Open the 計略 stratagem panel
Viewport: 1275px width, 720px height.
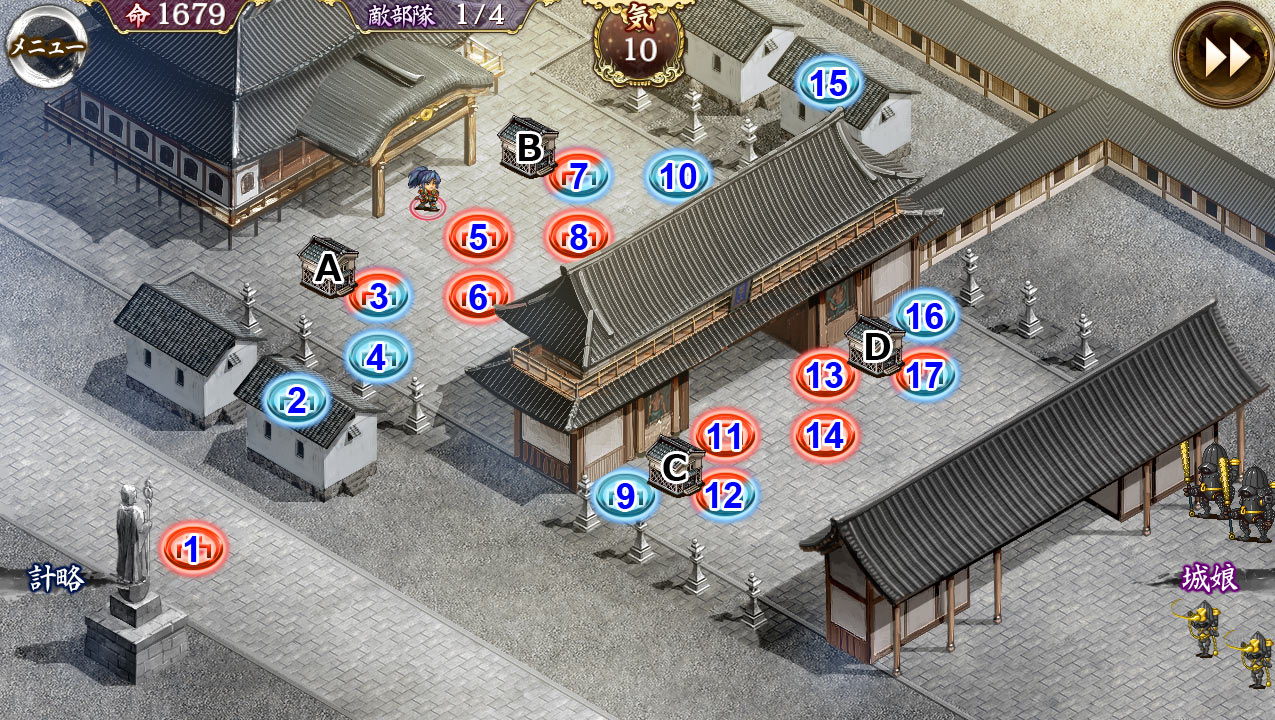tap(55, 578)
